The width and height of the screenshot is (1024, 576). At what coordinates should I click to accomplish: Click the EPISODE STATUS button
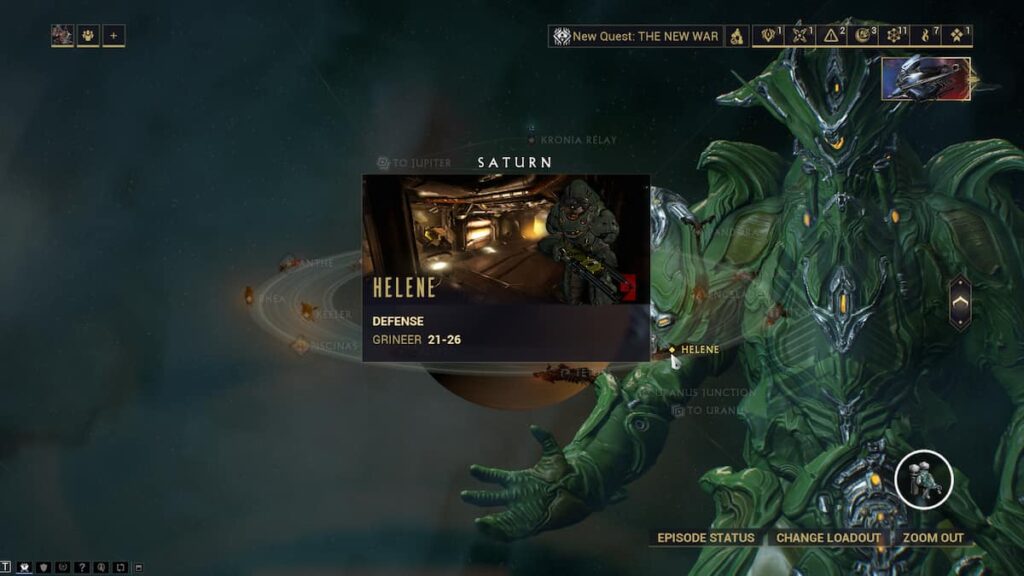click(706, 538)
